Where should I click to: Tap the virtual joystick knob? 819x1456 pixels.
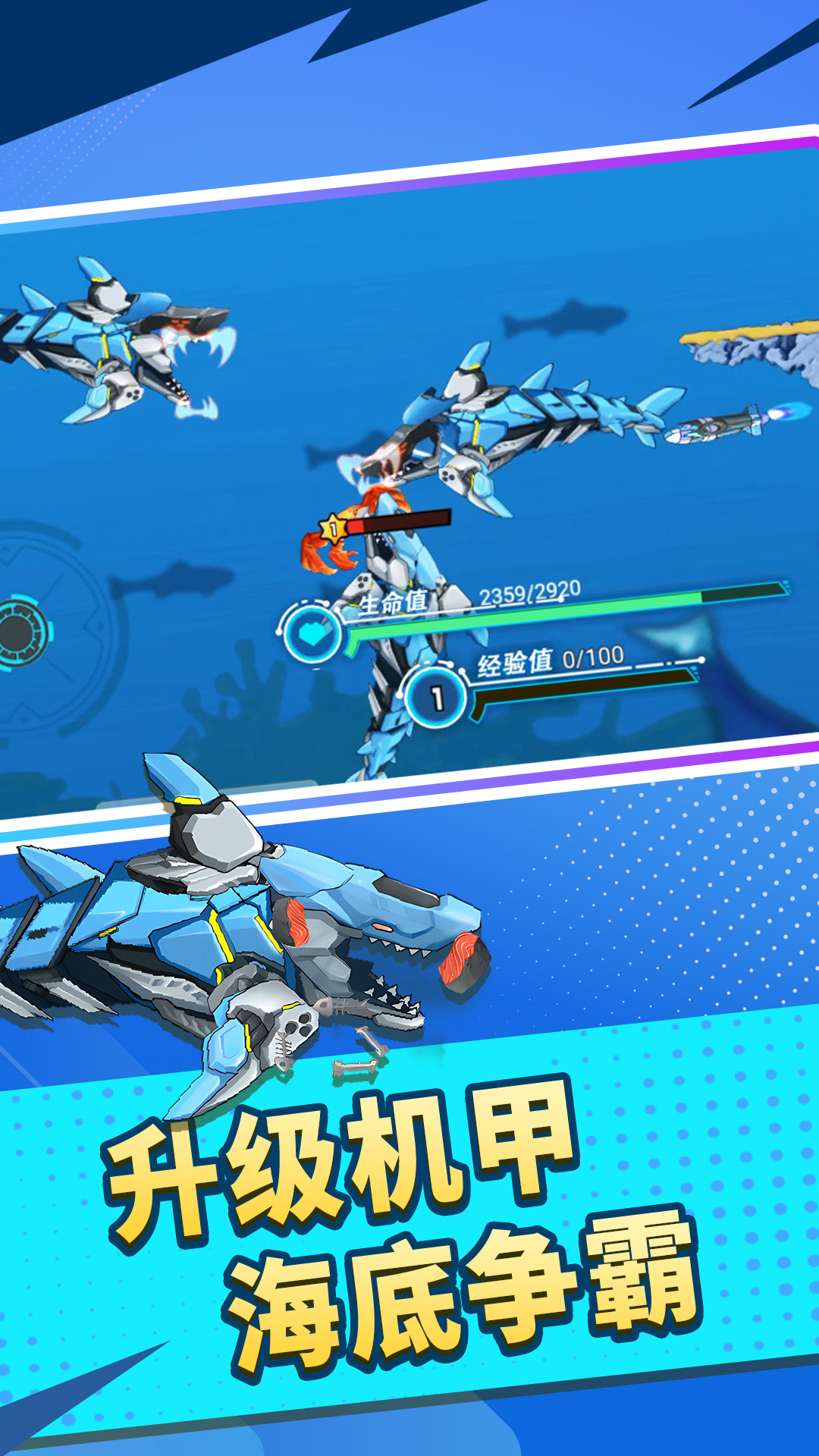[x=21, y=632]
